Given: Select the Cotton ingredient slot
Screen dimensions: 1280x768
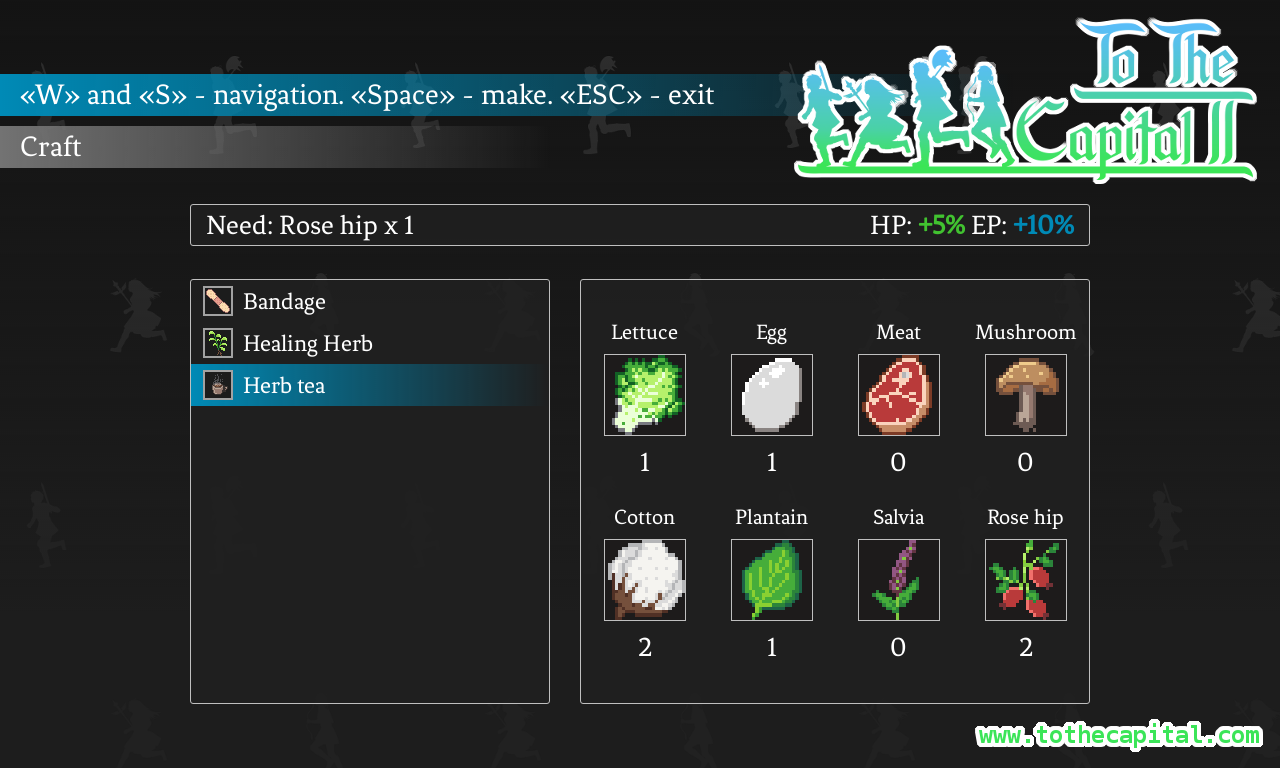Looking at the screenshot, I should pos(645,580).
